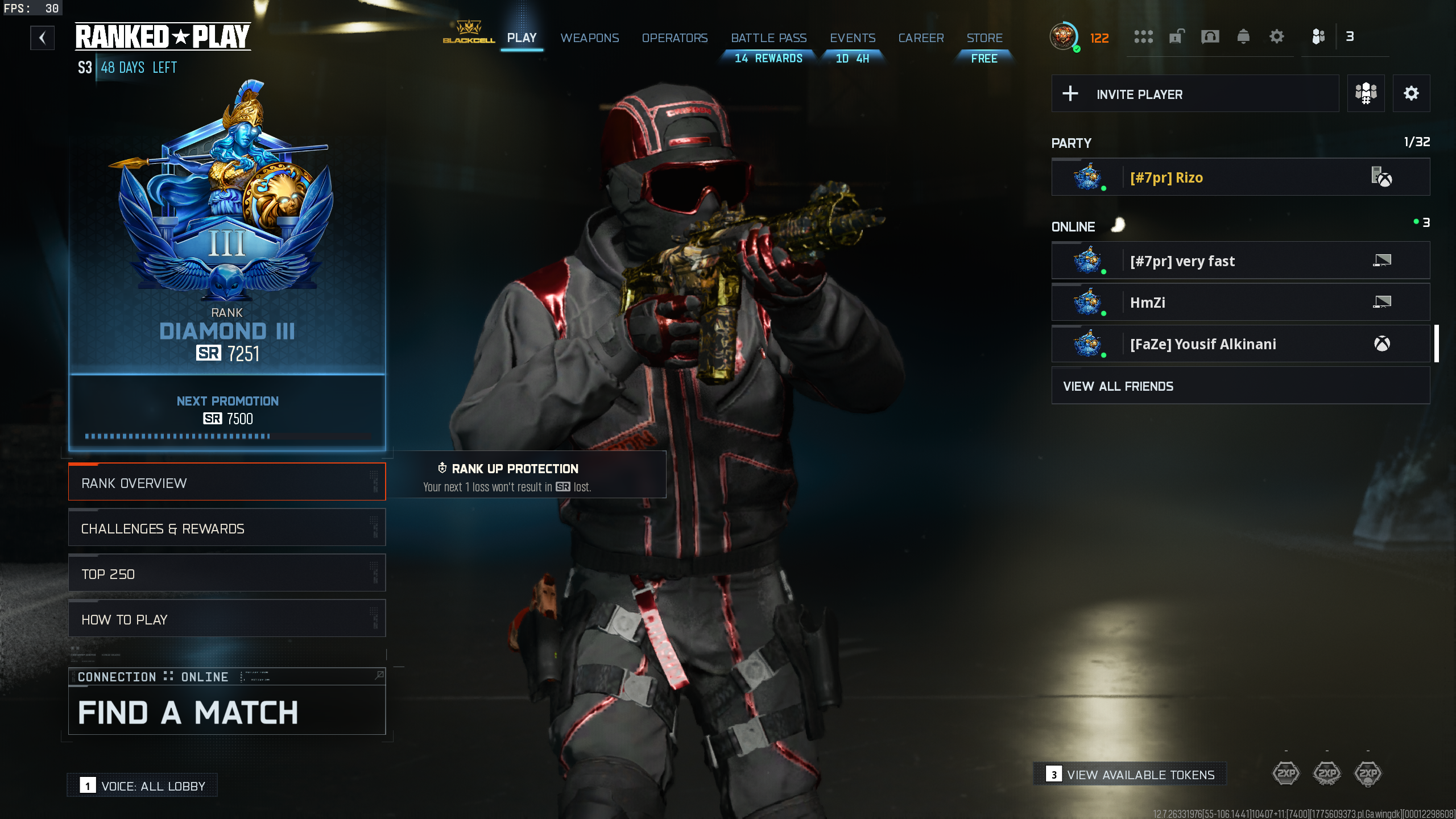1456x819 pixels.
Task: Select Challenges & Rewards
Action: 227,528
